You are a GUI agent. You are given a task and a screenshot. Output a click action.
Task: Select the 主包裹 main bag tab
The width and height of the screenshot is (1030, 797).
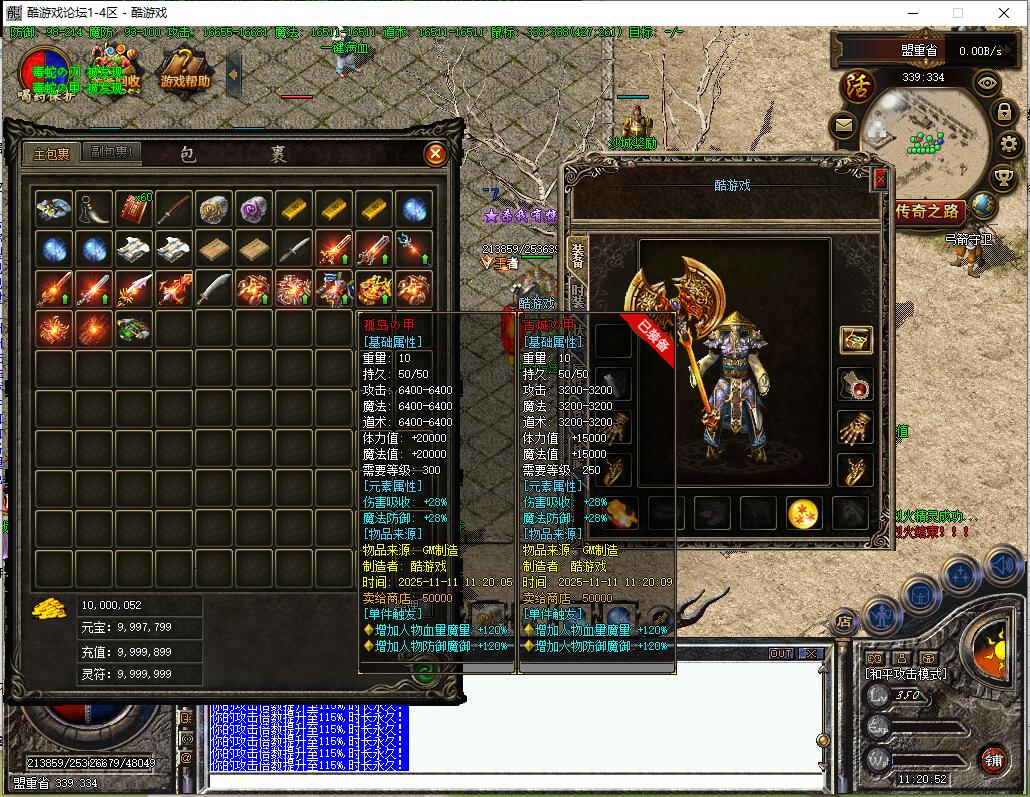tap(52, 153)
